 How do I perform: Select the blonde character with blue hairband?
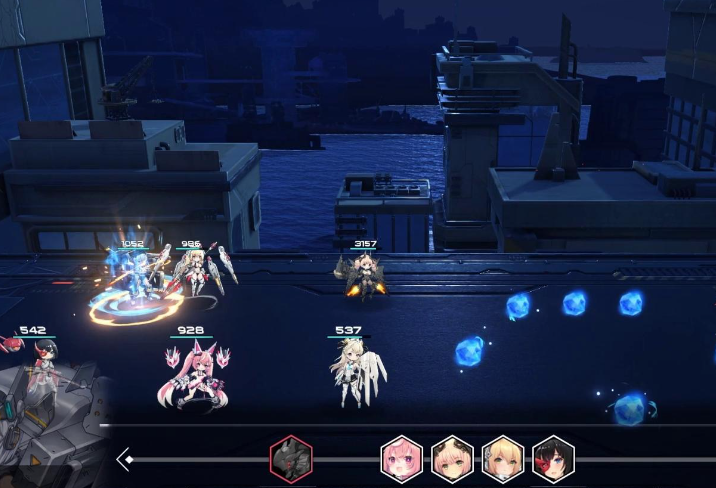[503, 459]
